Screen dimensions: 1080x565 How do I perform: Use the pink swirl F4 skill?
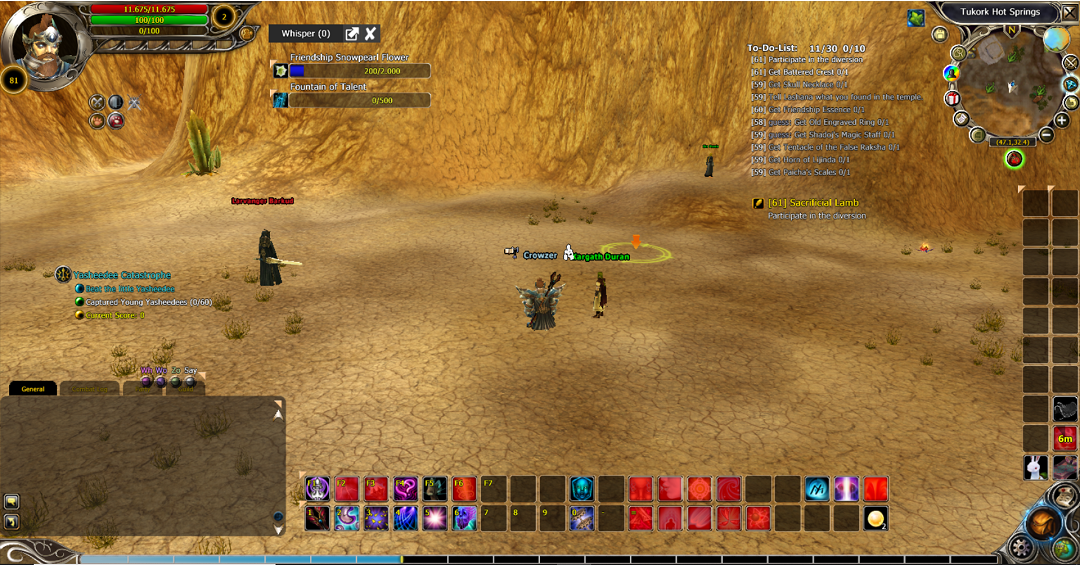pos(405,489)
